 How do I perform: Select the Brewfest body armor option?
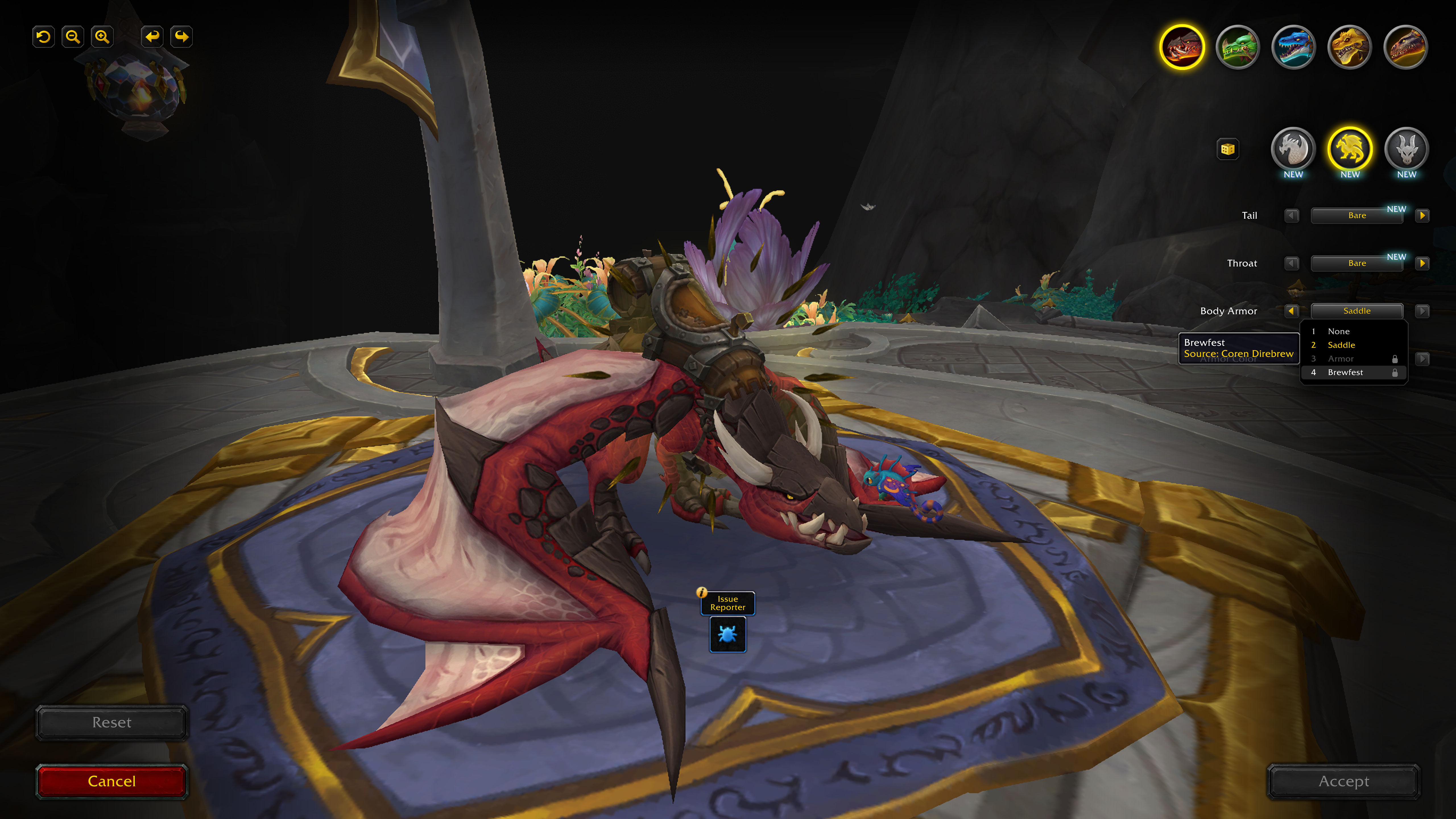(1345, 373)
